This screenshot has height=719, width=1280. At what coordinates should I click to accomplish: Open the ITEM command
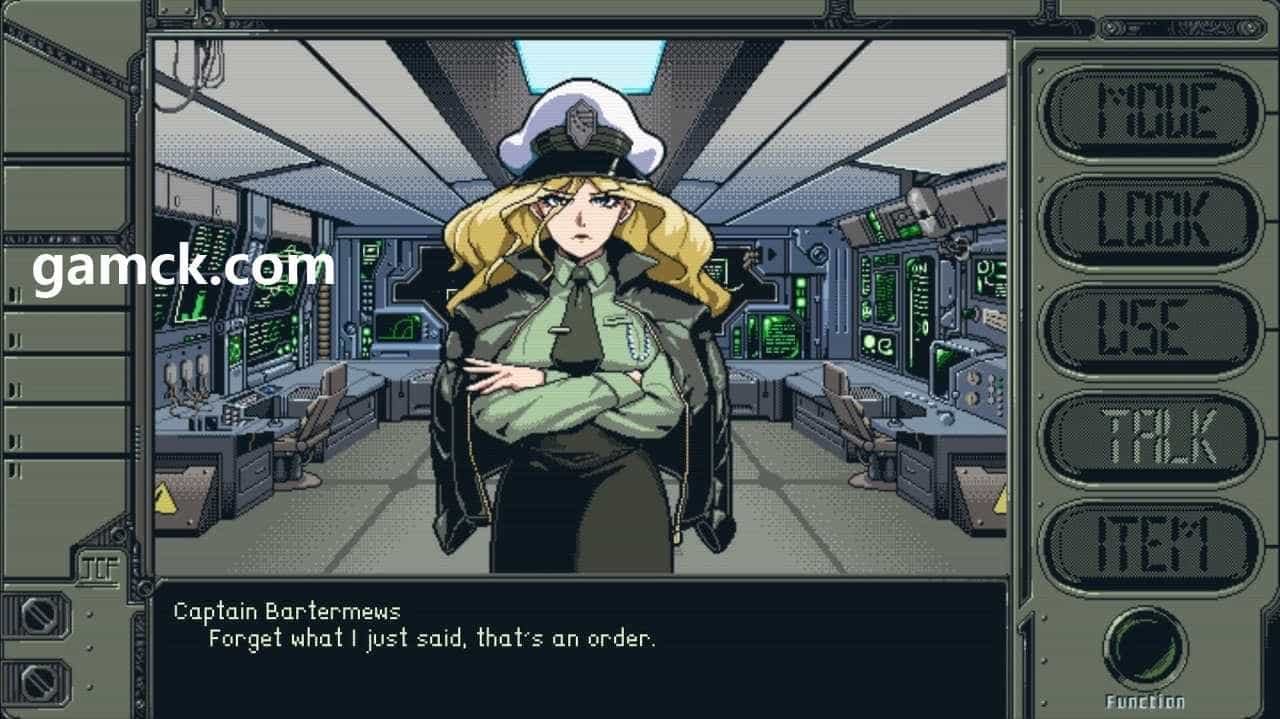point(1151,545)
